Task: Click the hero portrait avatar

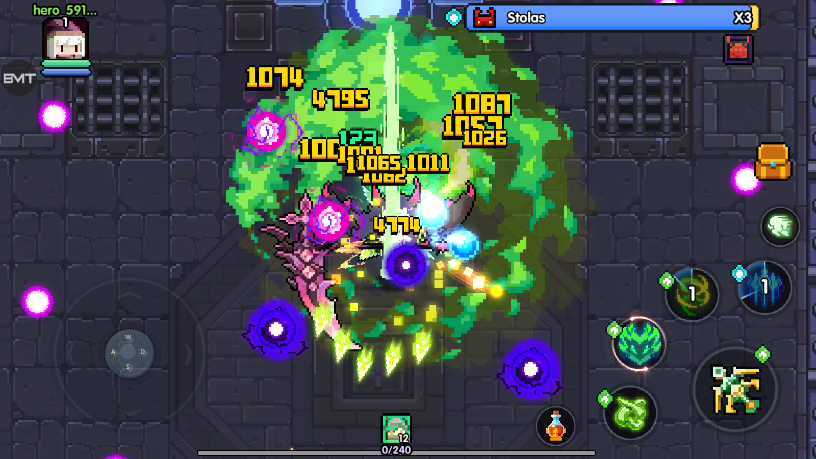Action: (65, 40)
